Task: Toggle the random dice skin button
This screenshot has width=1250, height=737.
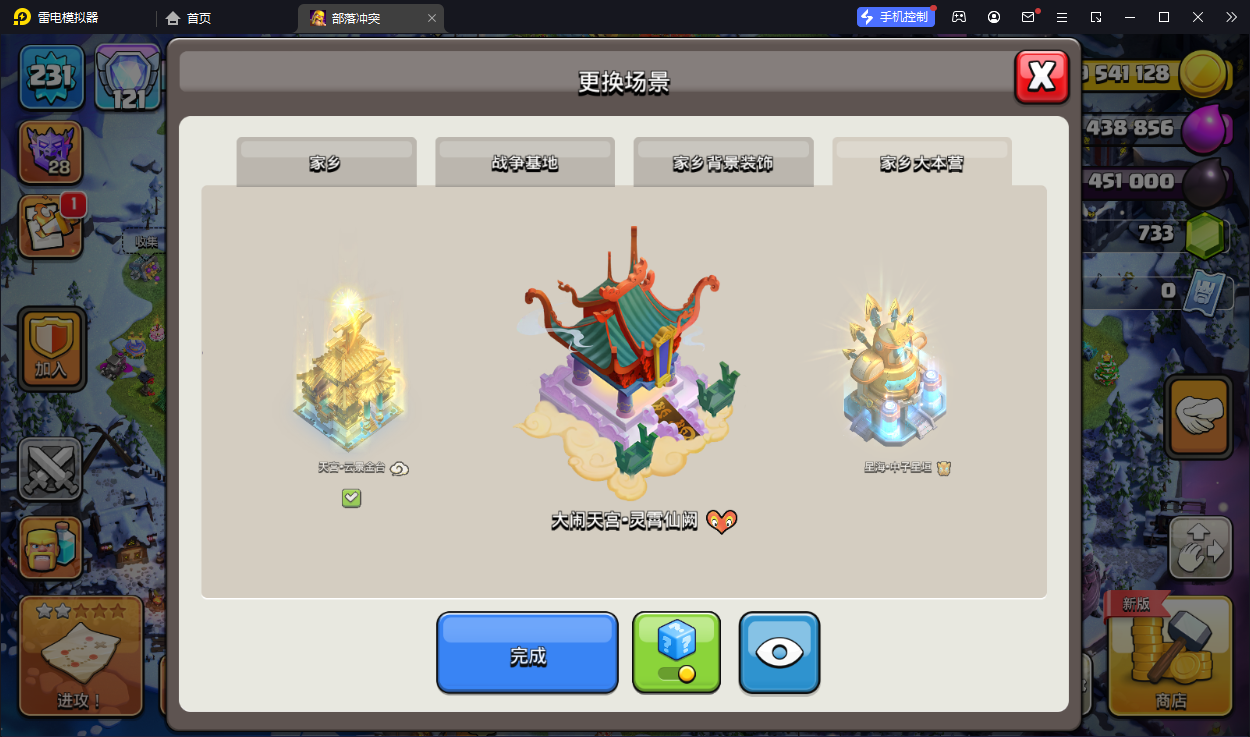Action: click(676, 653)
